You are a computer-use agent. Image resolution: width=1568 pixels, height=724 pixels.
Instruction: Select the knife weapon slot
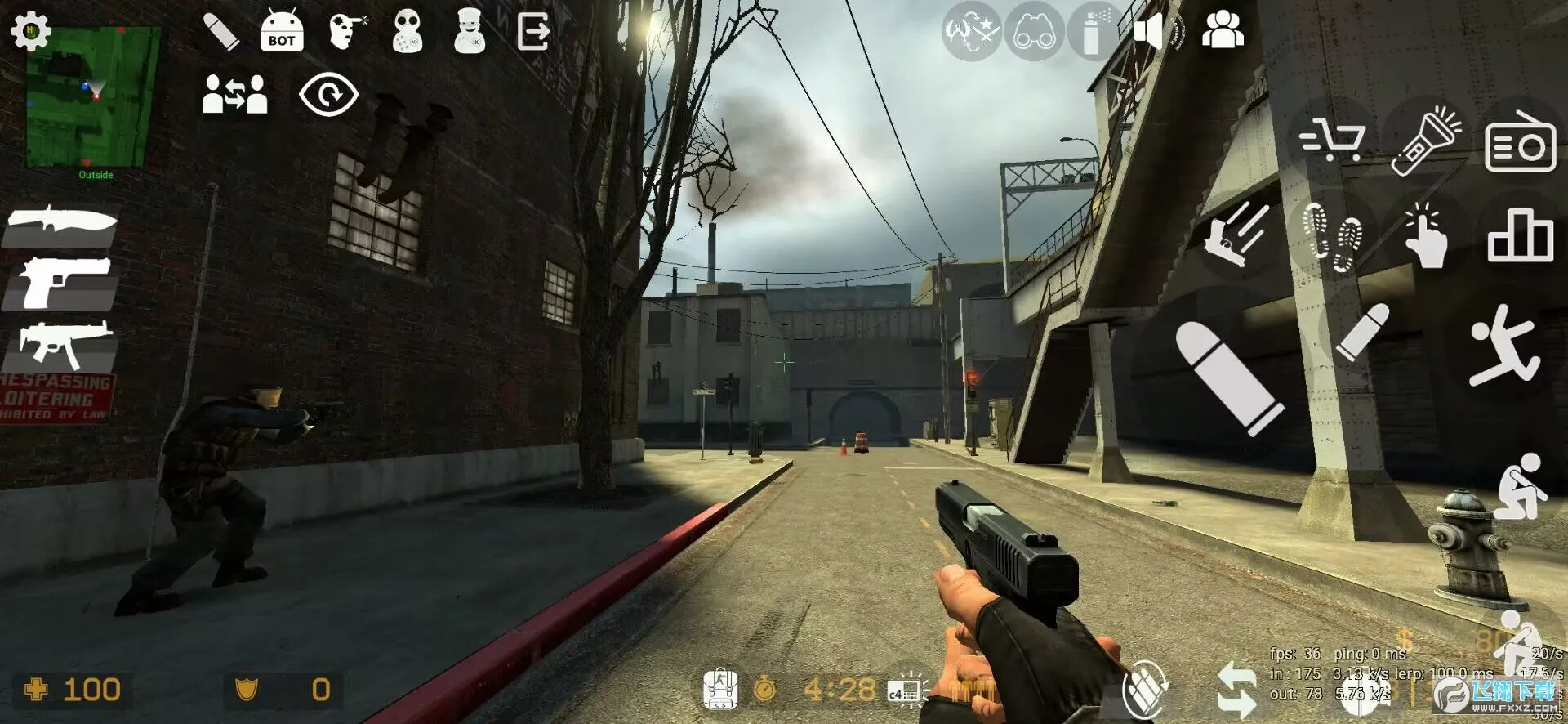tap(62, 223)
